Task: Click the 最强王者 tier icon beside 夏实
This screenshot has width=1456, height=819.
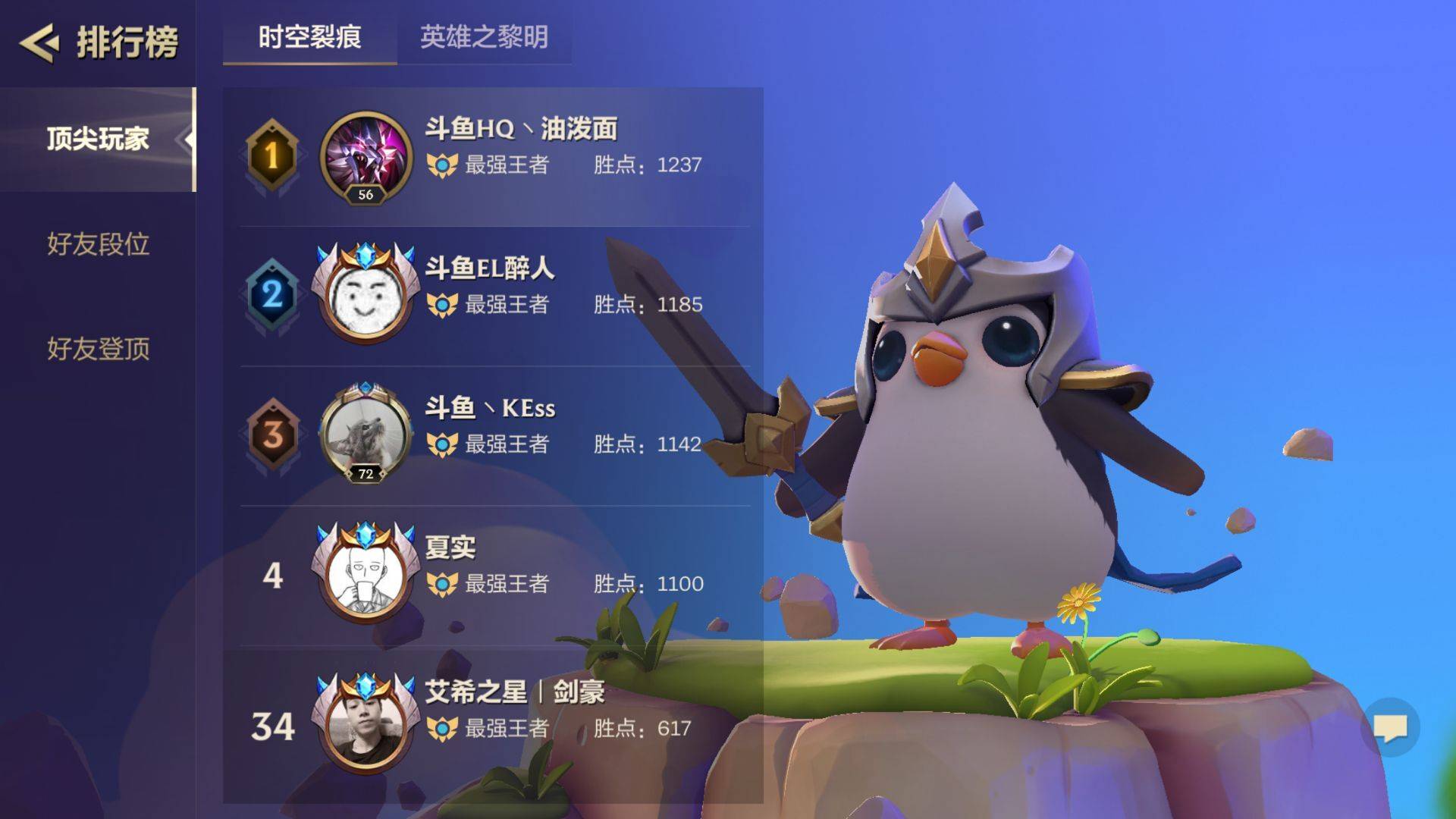Action: (x=442, y=584)
